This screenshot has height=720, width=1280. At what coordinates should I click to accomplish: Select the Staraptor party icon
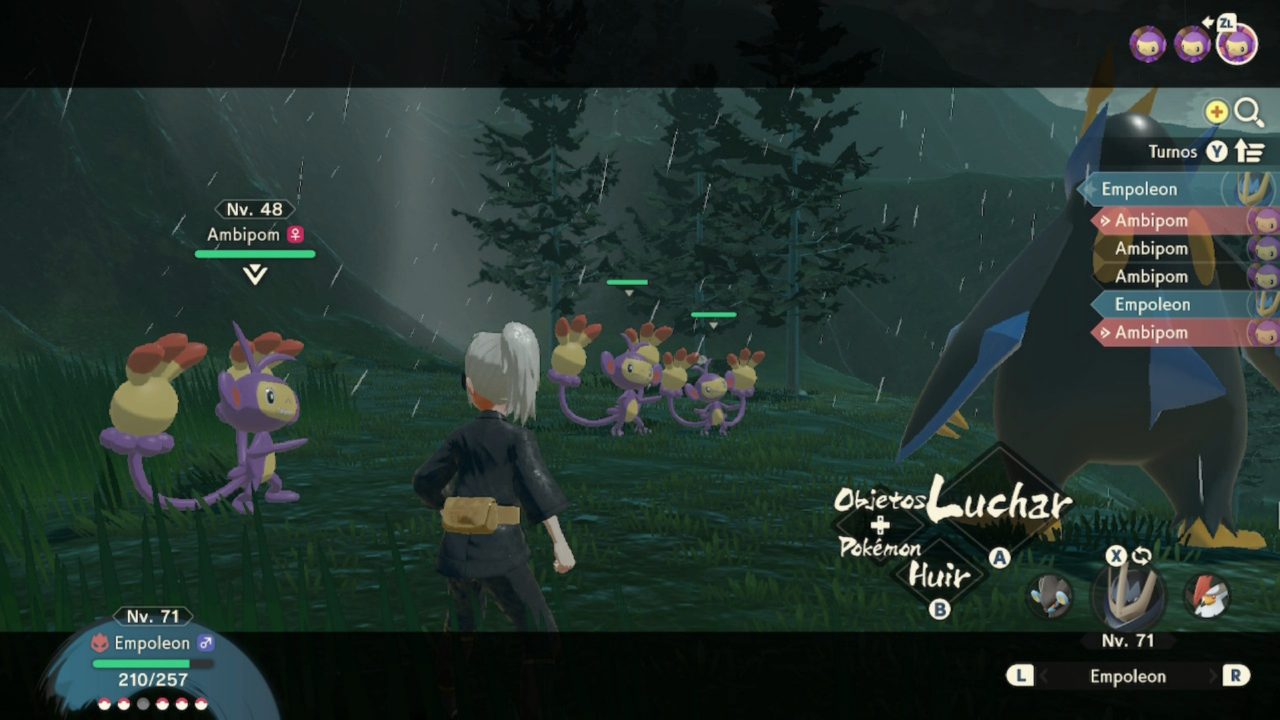coord(1207,596)
